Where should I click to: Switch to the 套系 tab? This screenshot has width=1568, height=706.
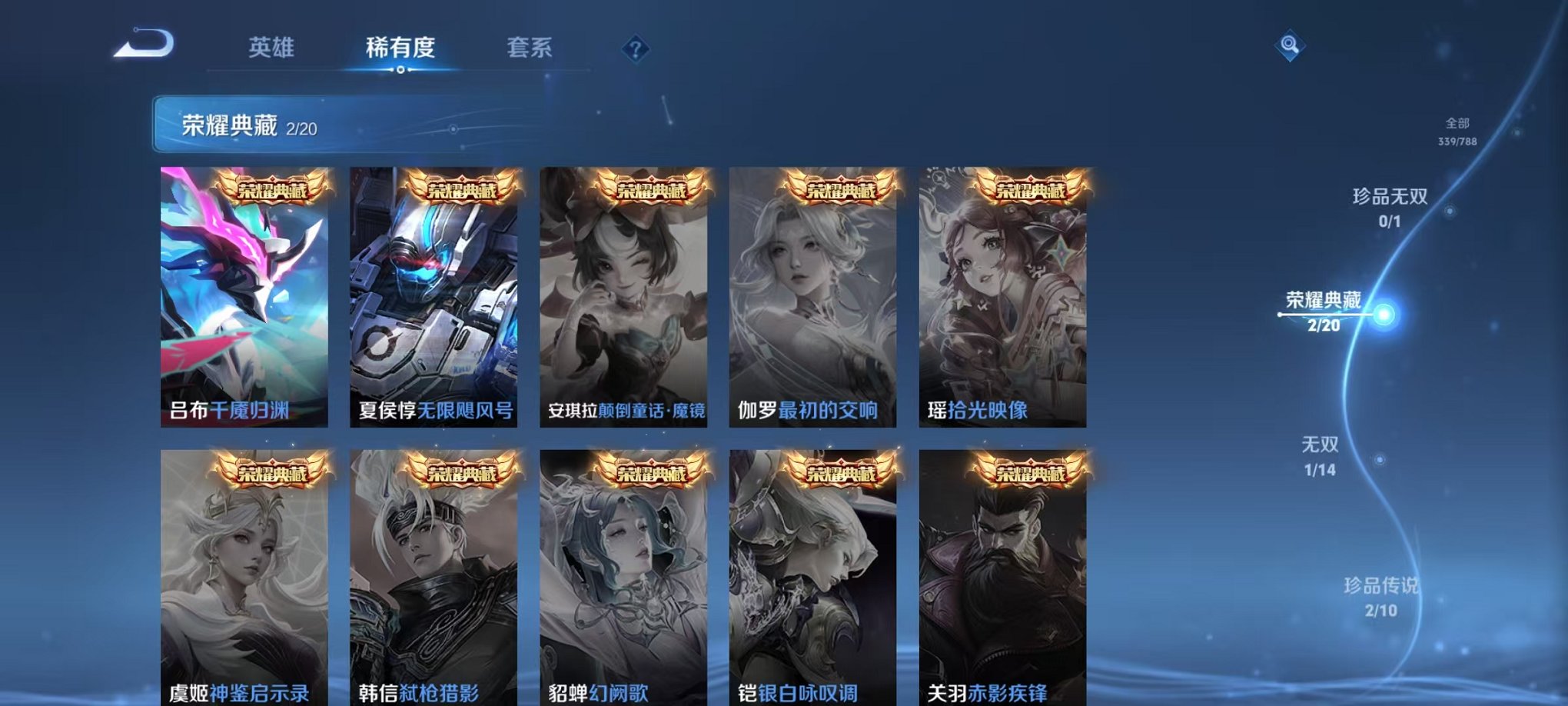[532, 48]
